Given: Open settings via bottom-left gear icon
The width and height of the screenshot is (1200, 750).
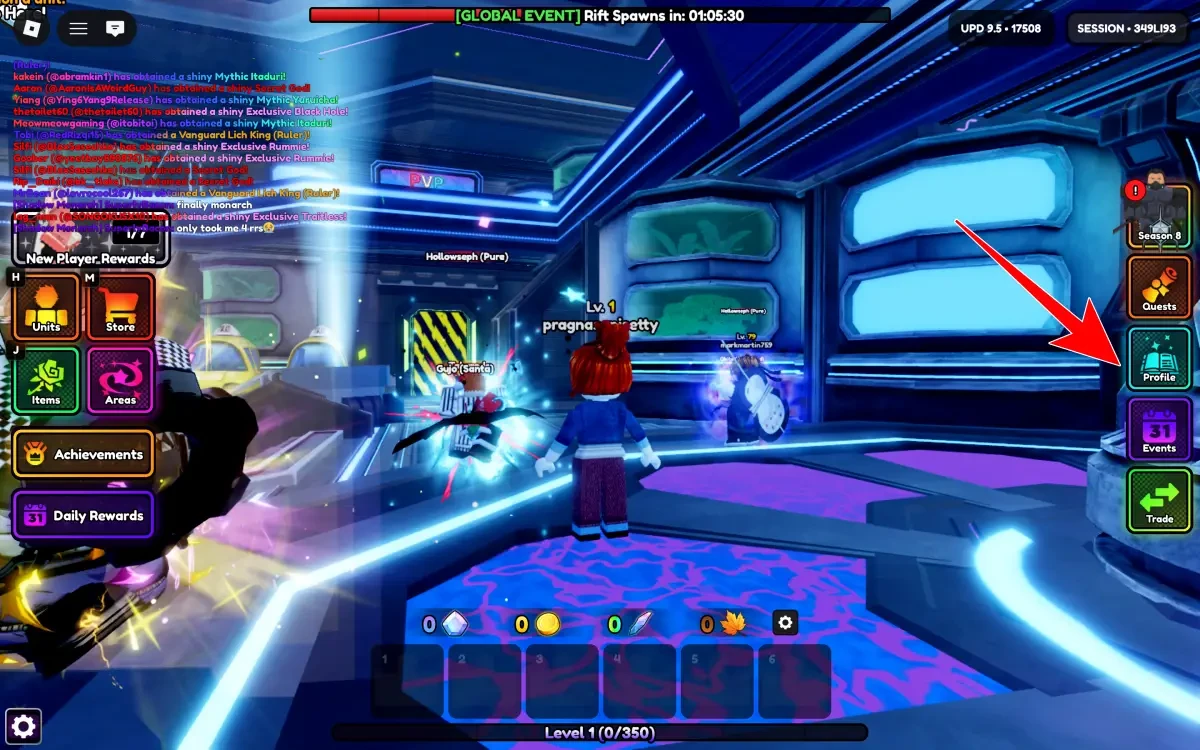Looking at the screenshot, I should pyautogui.click(x=24, y=725).
